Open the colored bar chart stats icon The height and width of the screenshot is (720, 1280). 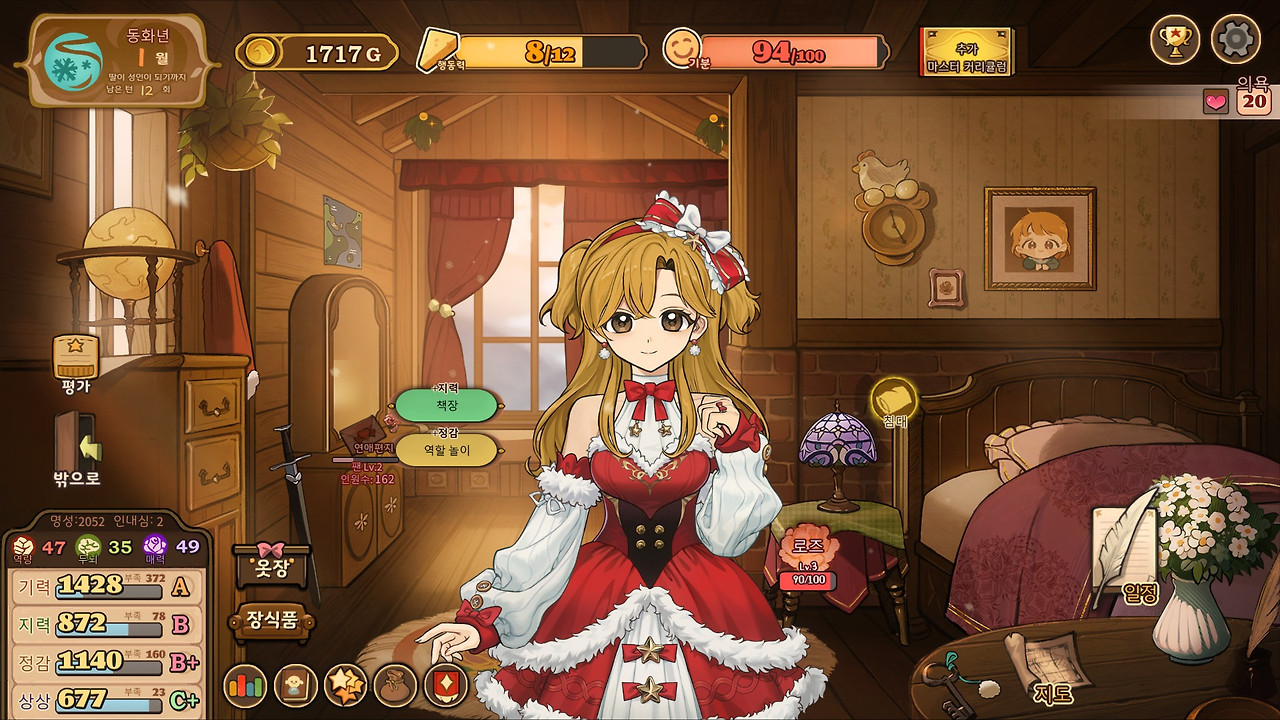pyautogui.click(x=244, y=686)
